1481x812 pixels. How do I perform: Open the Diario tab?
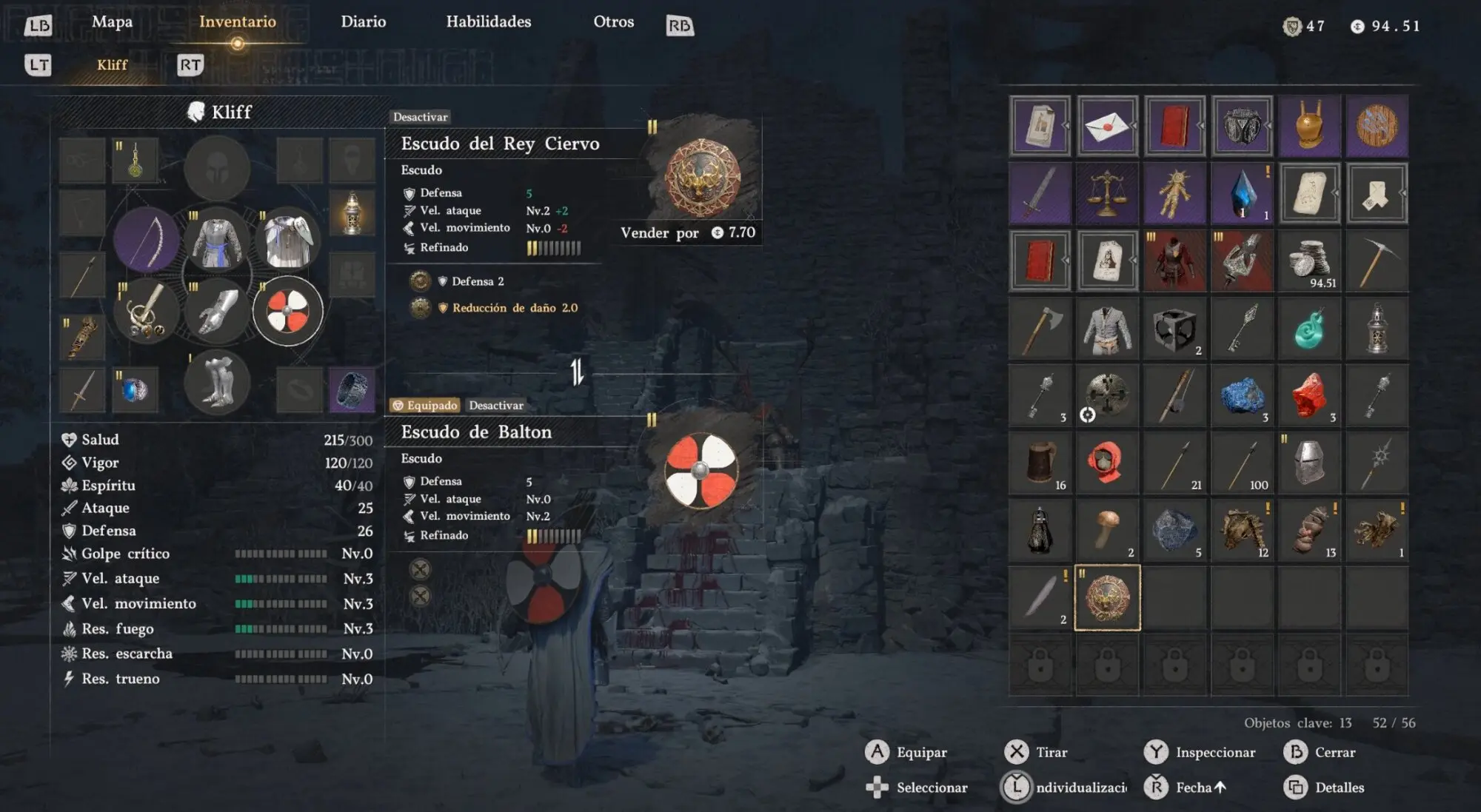point(363,22)
